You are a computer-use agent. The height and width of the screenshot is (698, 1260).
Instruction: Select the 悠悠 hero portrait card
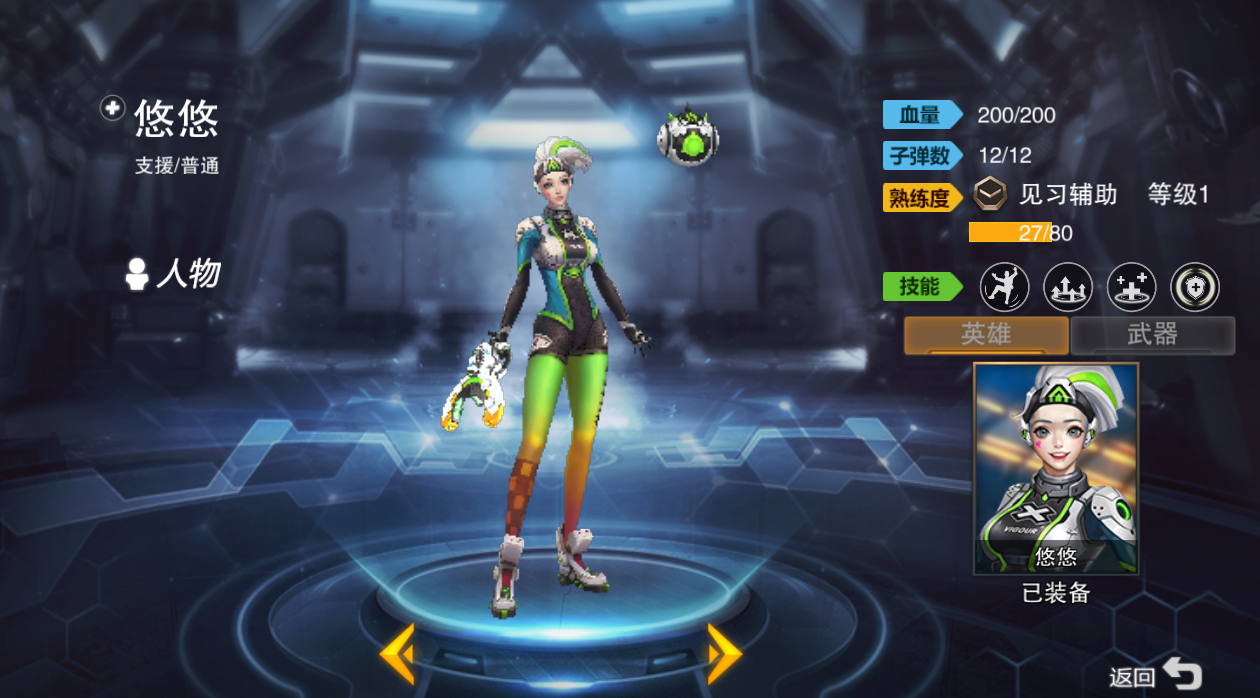[1055, 468]
